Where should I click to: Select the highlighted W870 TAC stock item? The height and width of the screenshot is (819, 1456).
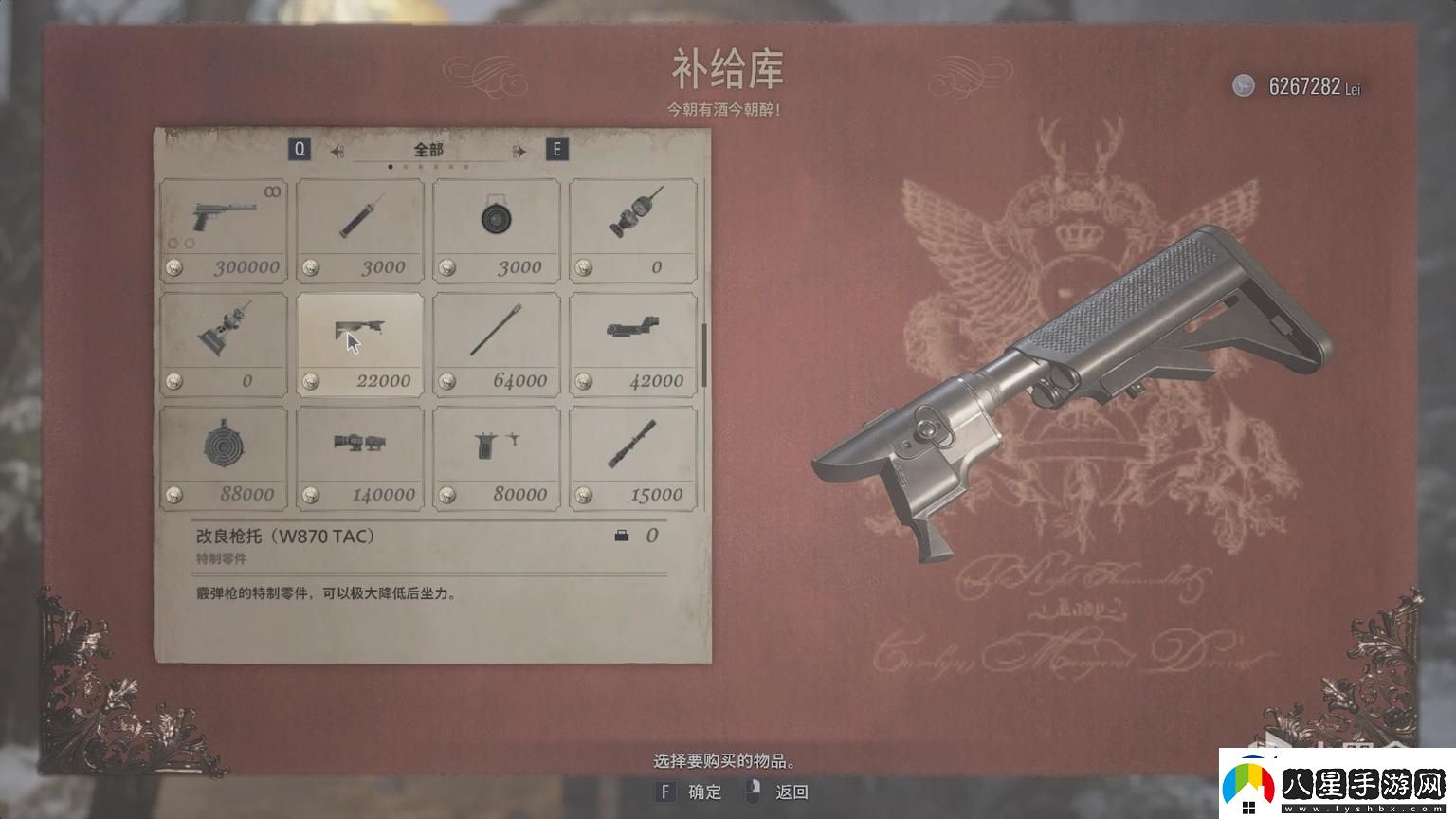359,341
